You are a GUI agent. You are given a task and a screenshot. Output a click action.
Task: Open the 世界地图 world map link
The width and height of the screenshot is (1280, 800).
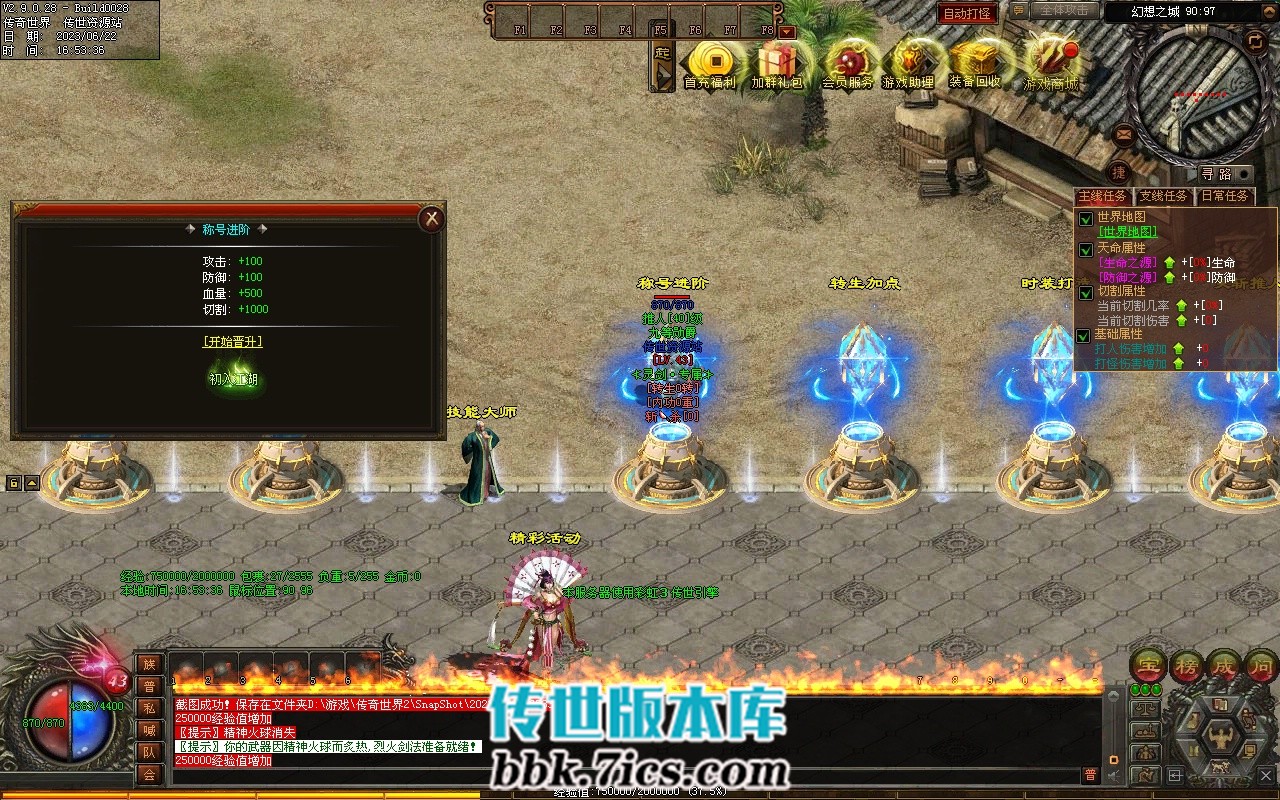tap(1127, 231)
